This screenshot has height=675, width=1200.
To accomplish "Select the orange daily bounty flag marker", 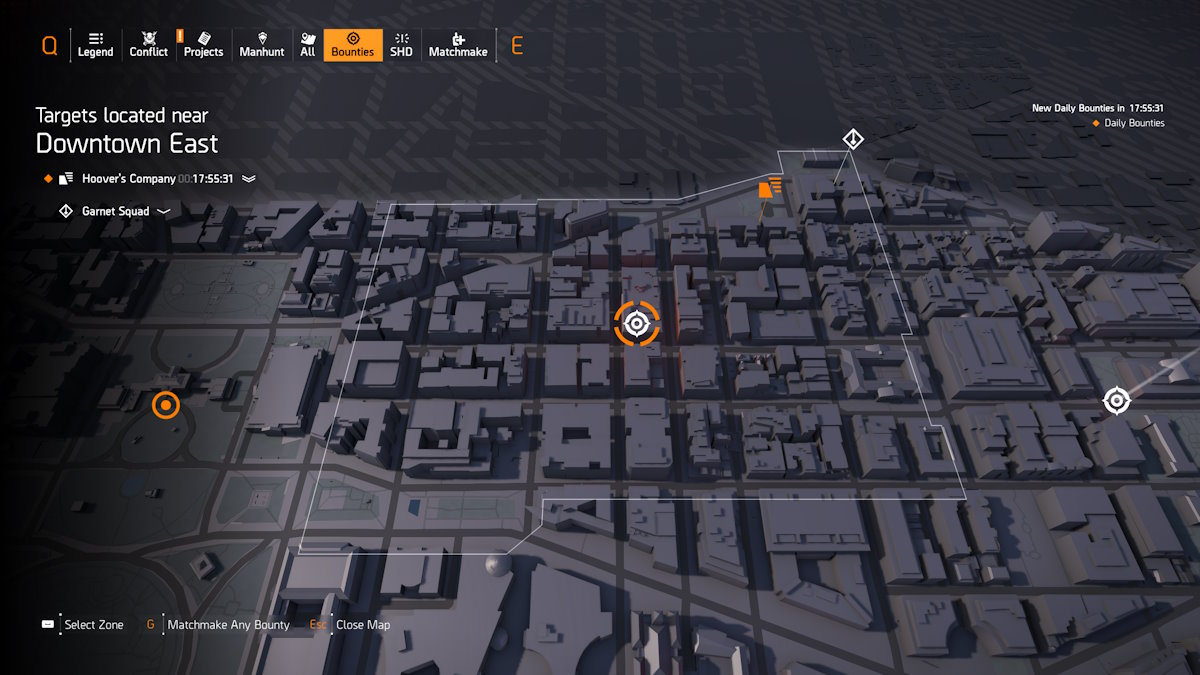I will click(769, 186).
